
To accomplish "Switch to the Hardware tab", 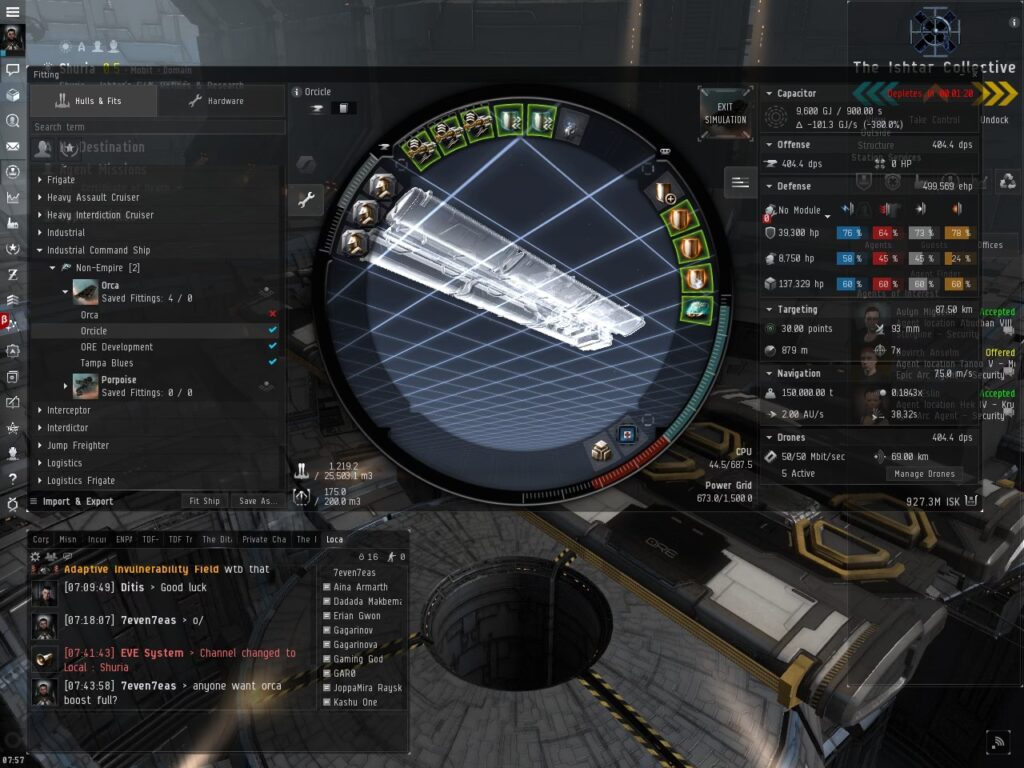I will [216, 101].
